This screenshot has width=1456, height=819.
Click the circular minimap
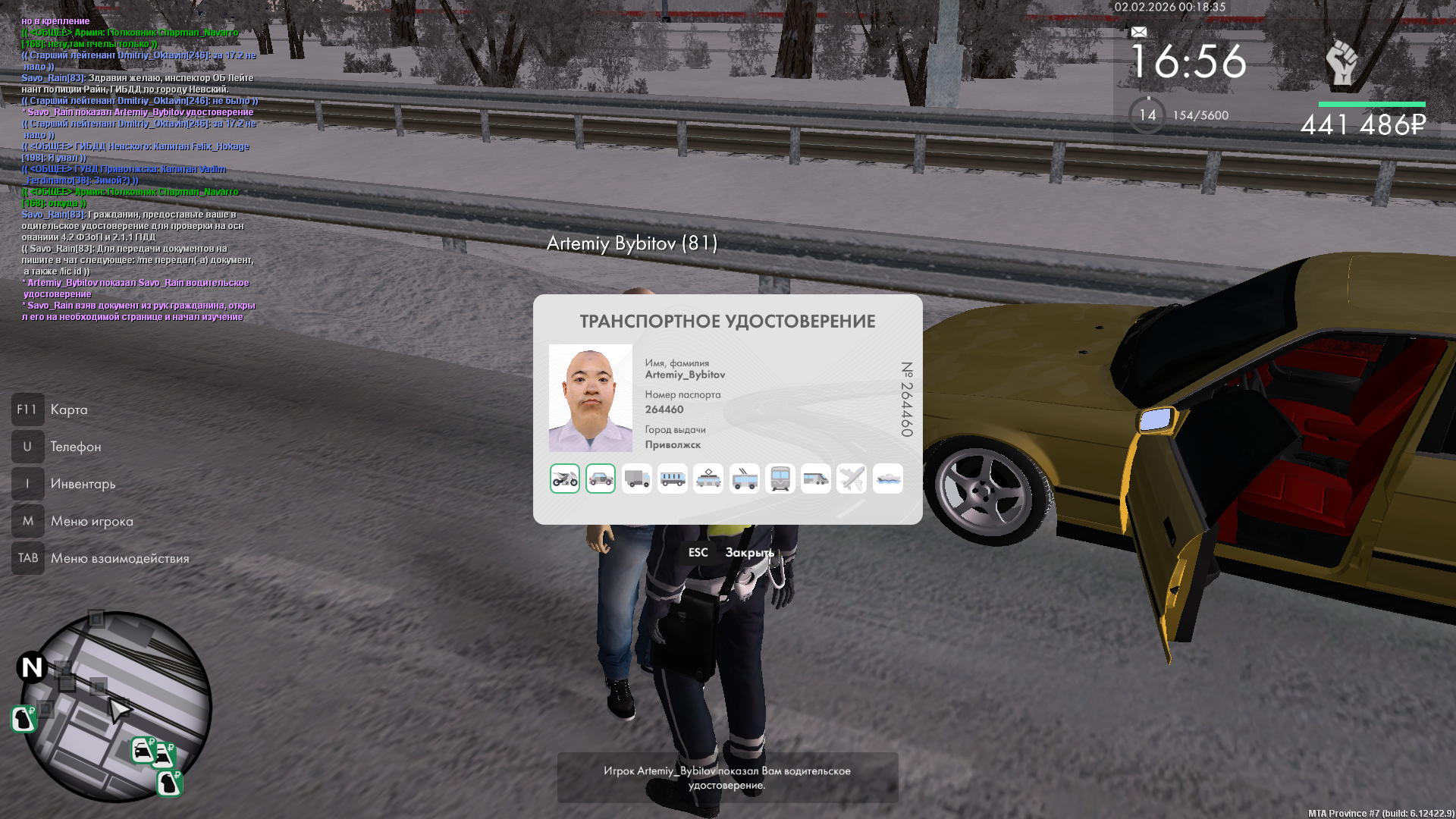[116, 707]
